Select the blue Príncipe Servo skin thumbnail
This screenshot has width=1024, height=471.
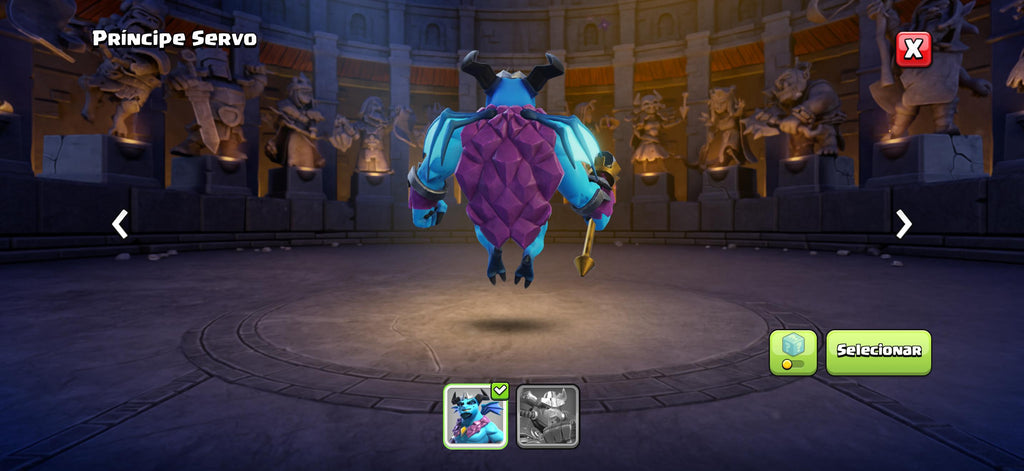pyautogui.click(x=475, y=416)
